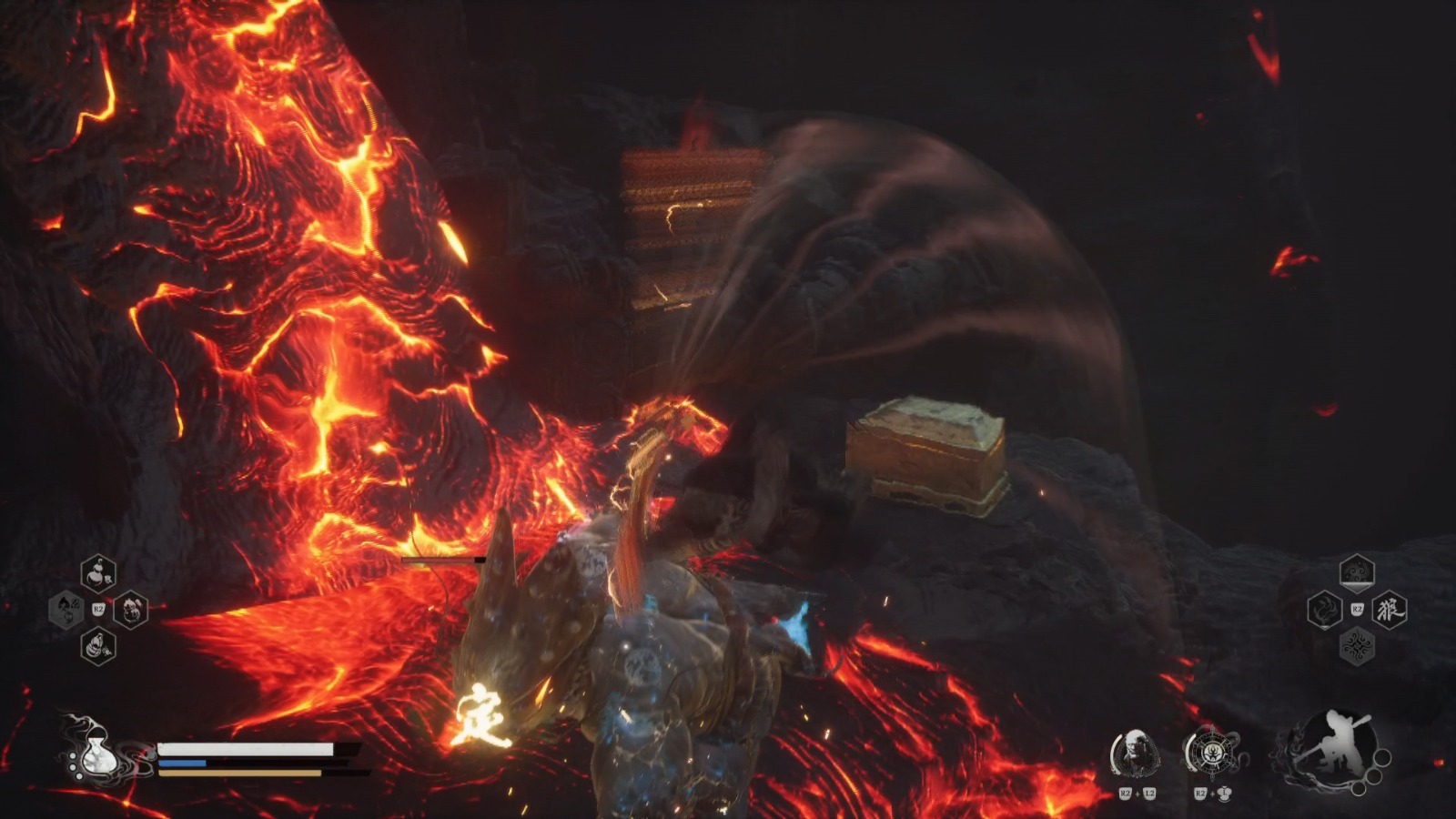Select the right-side gourd item hexagon
Screen dimensions: 1456x819
pyautogui.click(x=129, y=610)
